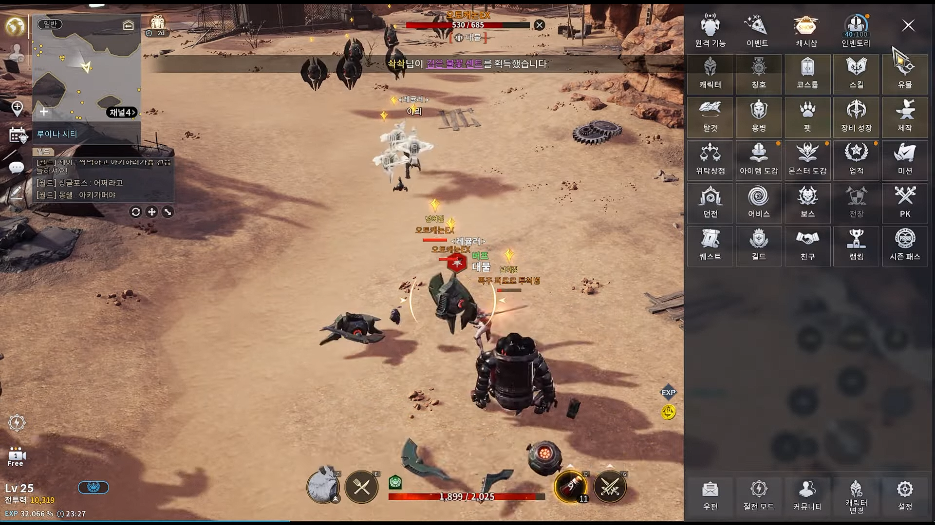Open the 보스 boss menu

pyautogui.click(x=807, y=202)
